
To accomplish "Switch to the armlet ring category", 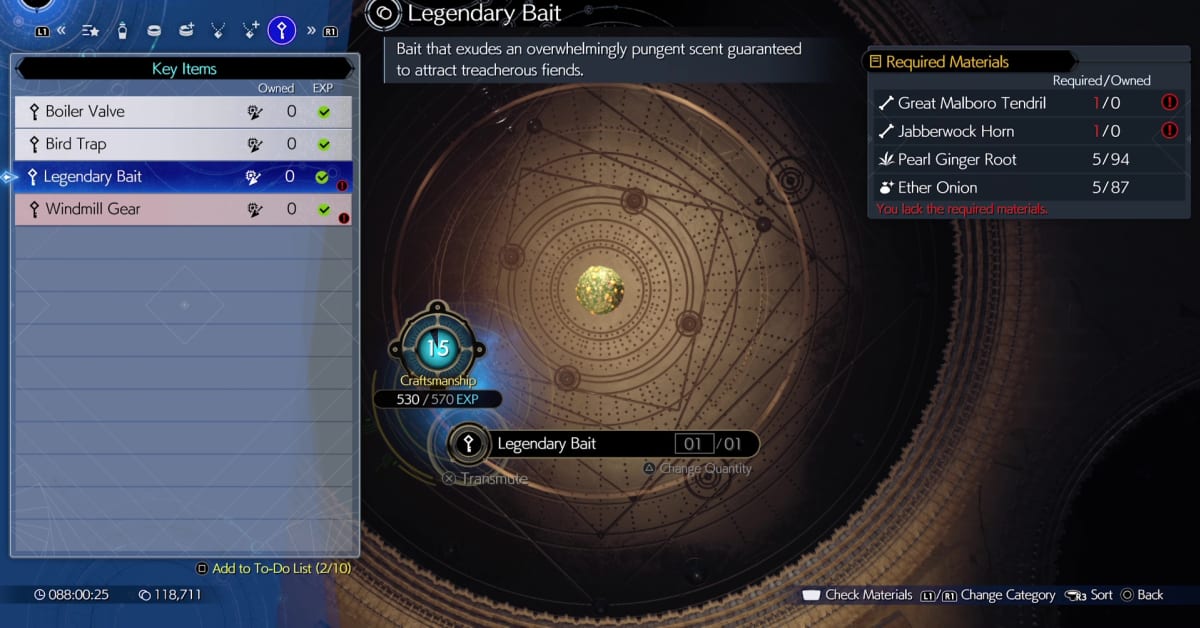I will 154,30.
